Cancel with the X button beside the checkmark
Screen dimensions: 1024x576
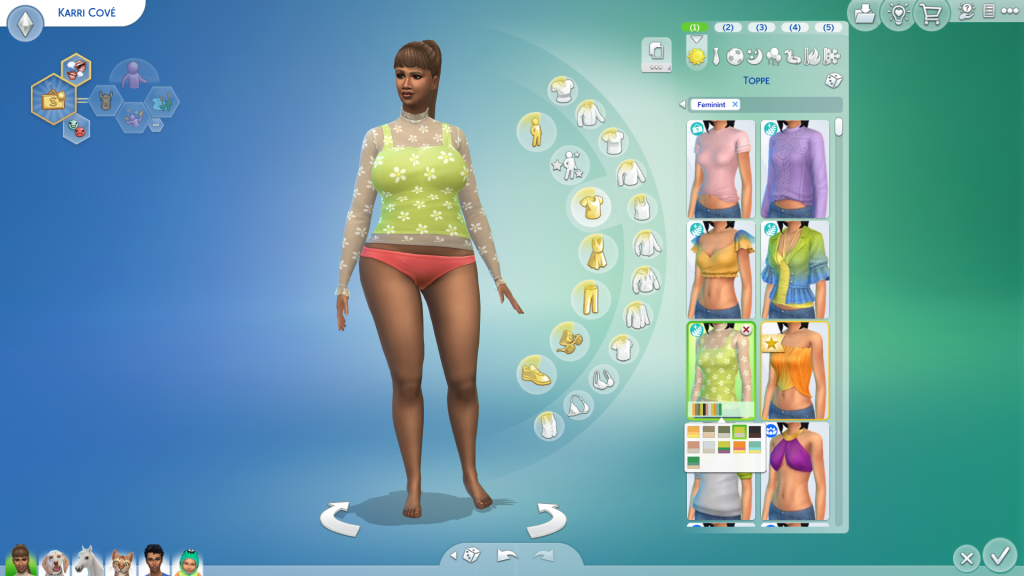[x=965, y=558]
